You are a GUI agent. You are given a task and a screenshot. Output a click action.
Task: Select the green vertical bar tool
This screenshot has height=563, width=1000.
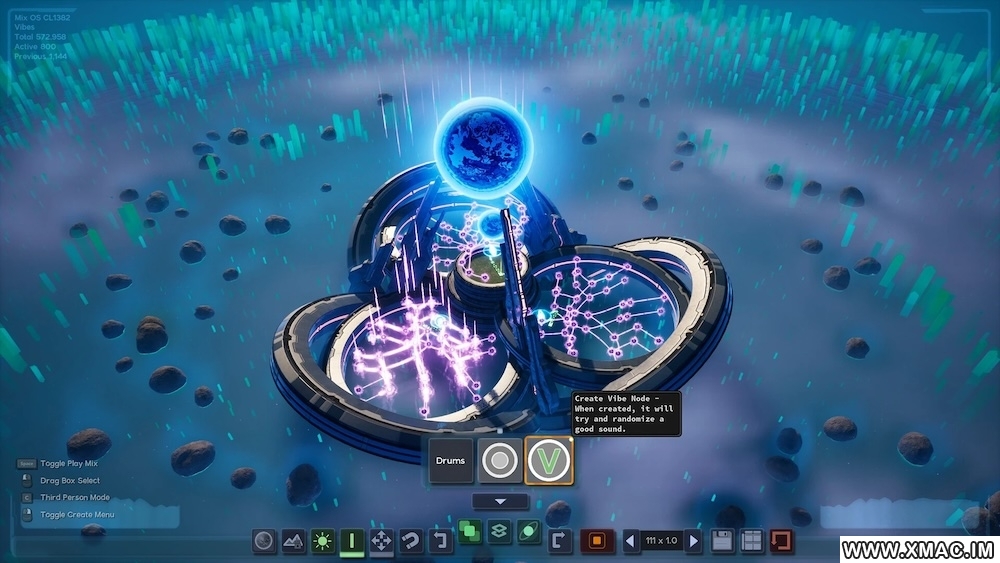point(352,541)
